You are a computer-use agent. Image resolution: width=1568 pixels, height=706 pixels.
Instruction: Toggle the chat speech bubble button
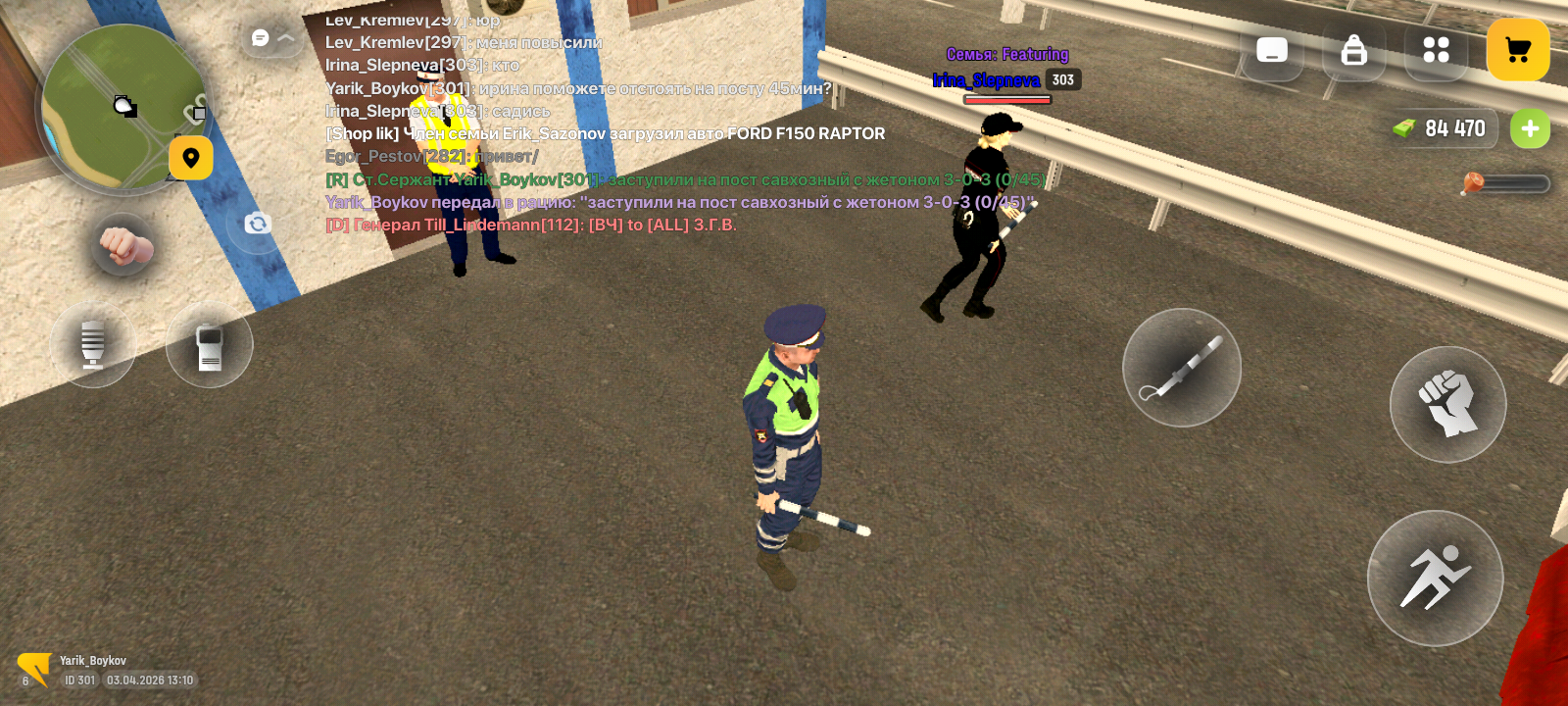[262, 37]
